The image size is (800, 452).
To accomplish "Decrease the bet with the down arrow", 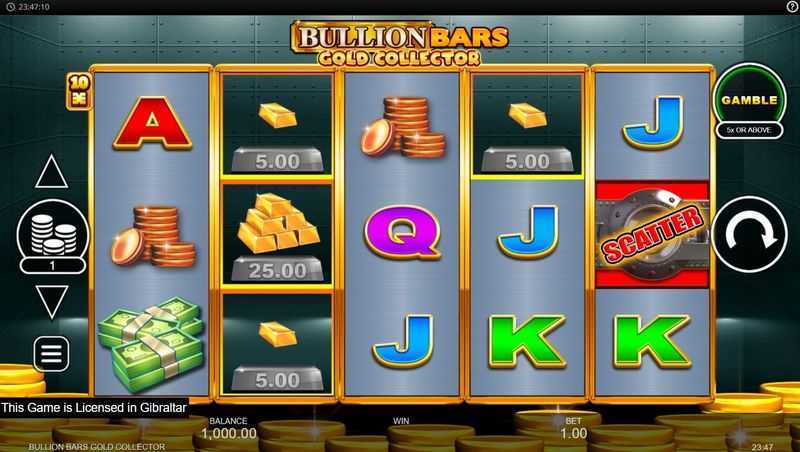I will tap(51, 301).
